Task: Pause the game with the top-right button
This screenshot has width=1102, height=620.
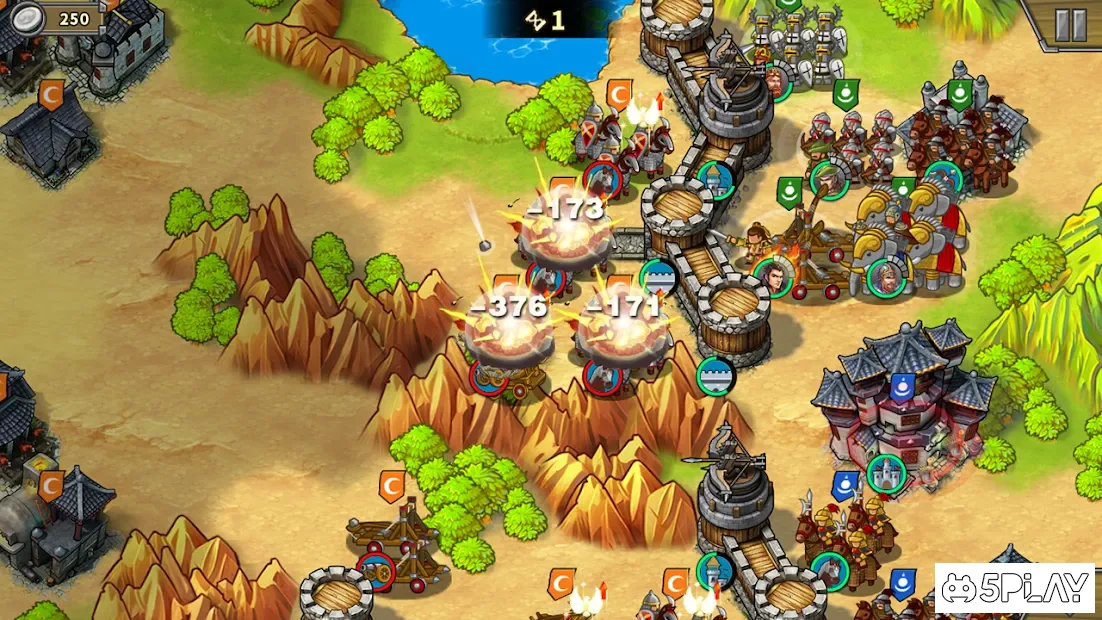Action: (1070, 25)
